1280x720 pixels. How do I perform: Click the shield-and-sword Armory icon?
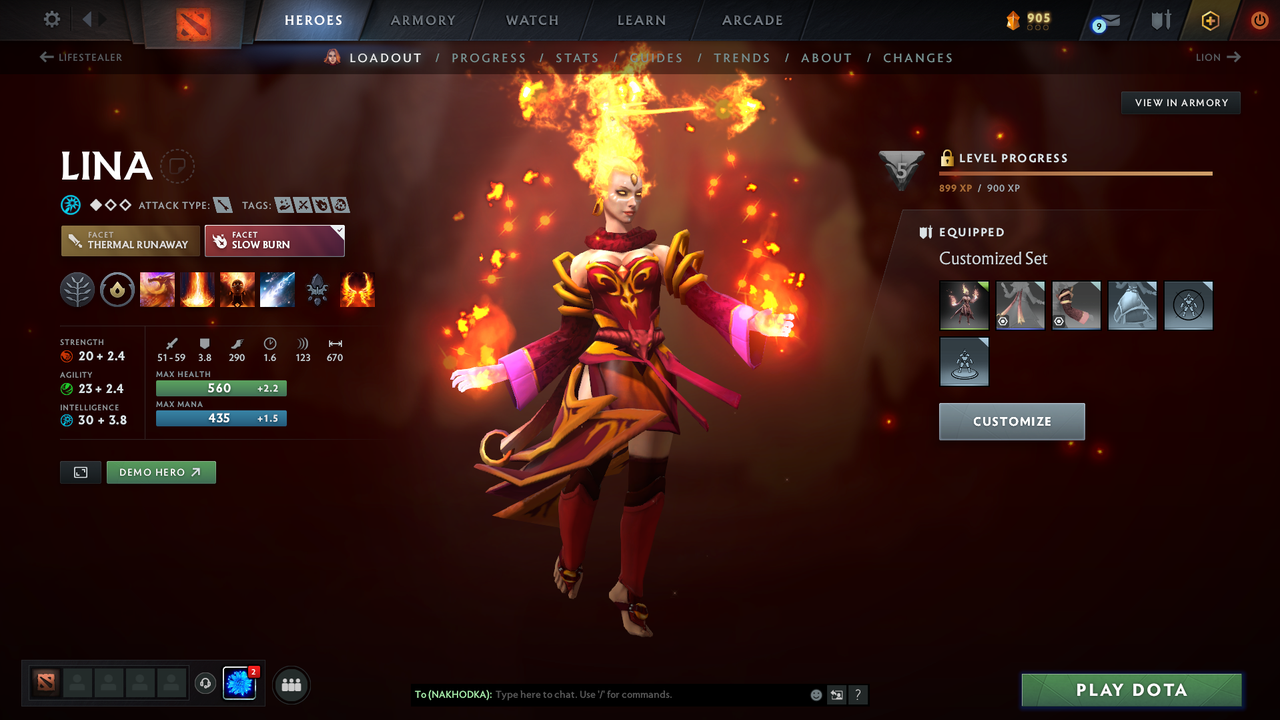click(x=1160, y=20)
